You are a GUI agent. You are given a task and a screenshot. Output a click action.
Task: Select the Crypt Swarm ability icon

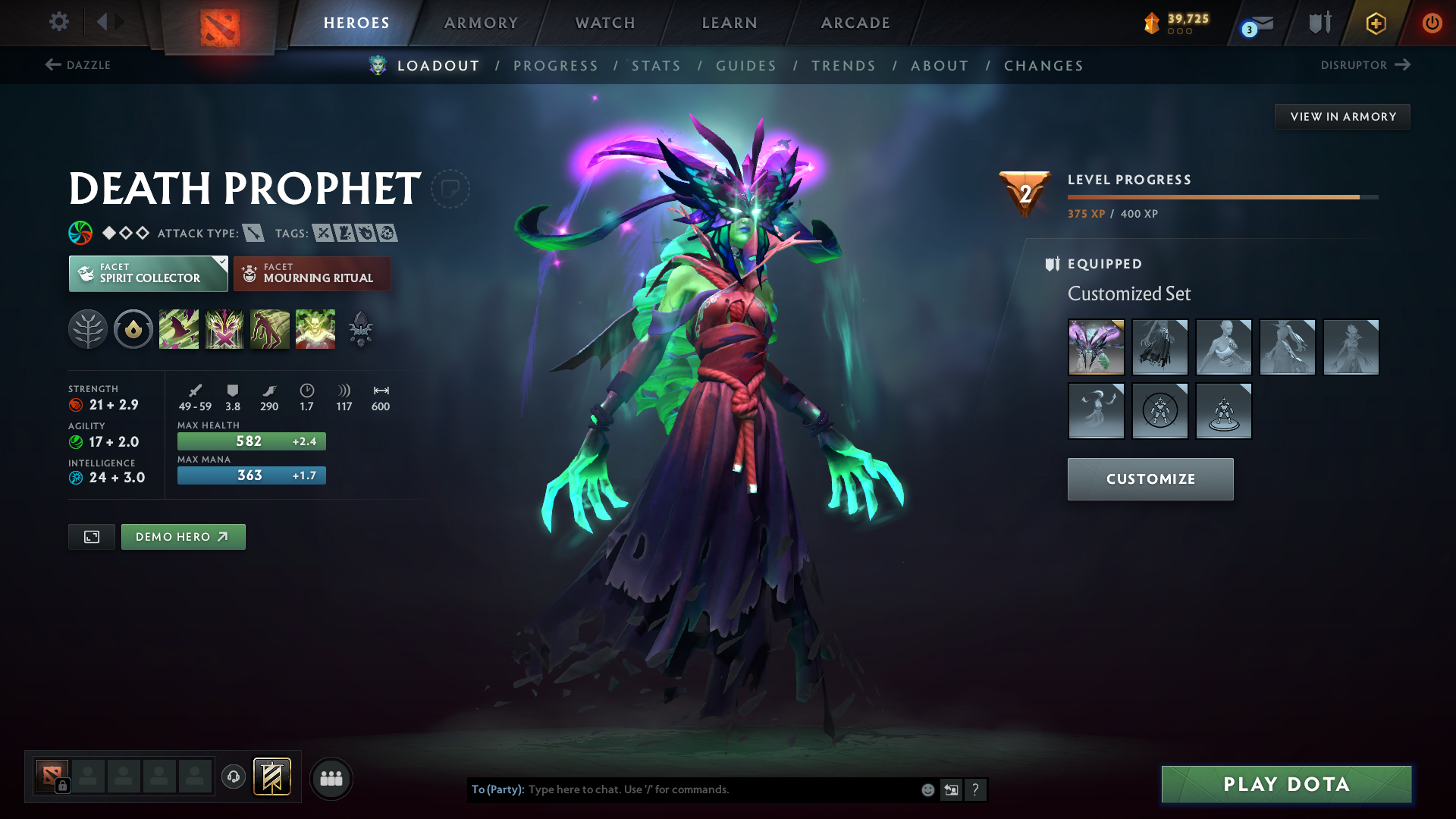click(x=179, y=328)
